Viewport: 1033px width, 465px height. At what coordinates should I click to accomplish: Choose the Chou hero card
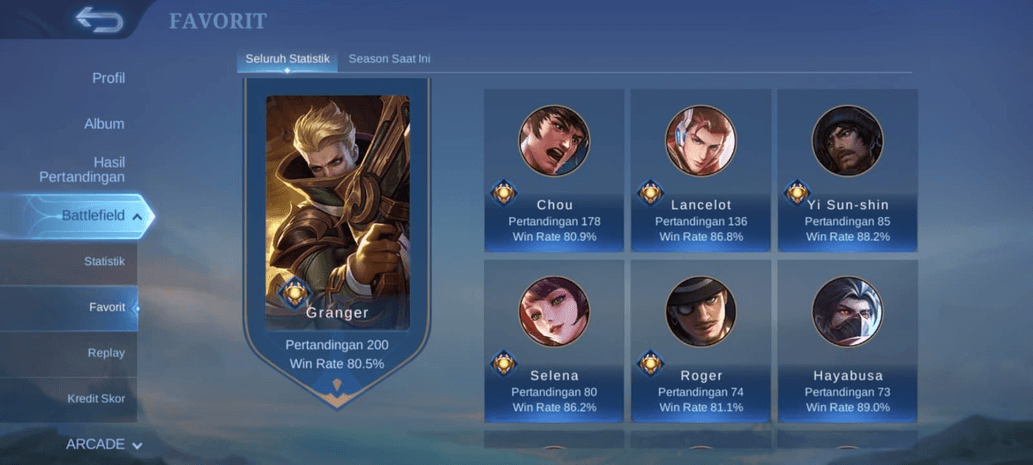coord(554,170)
